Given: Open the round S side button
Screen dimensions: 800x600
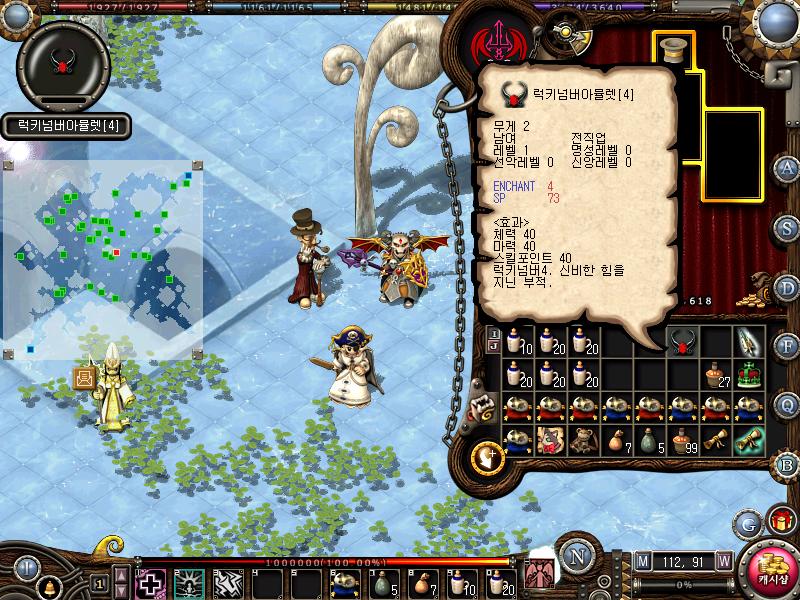Looking at the screenshot, I should [x=788, y=229].
